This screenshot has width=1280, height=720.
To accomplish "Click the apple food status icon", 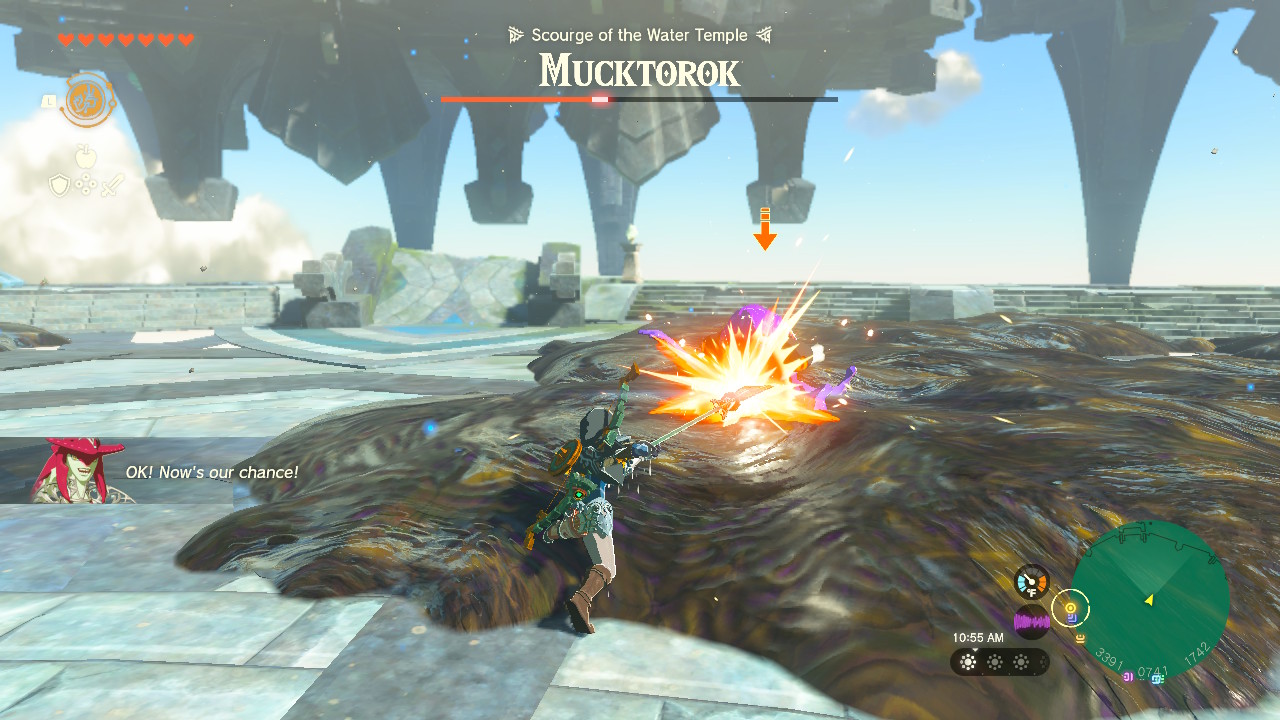I will [x=86, y=157].
